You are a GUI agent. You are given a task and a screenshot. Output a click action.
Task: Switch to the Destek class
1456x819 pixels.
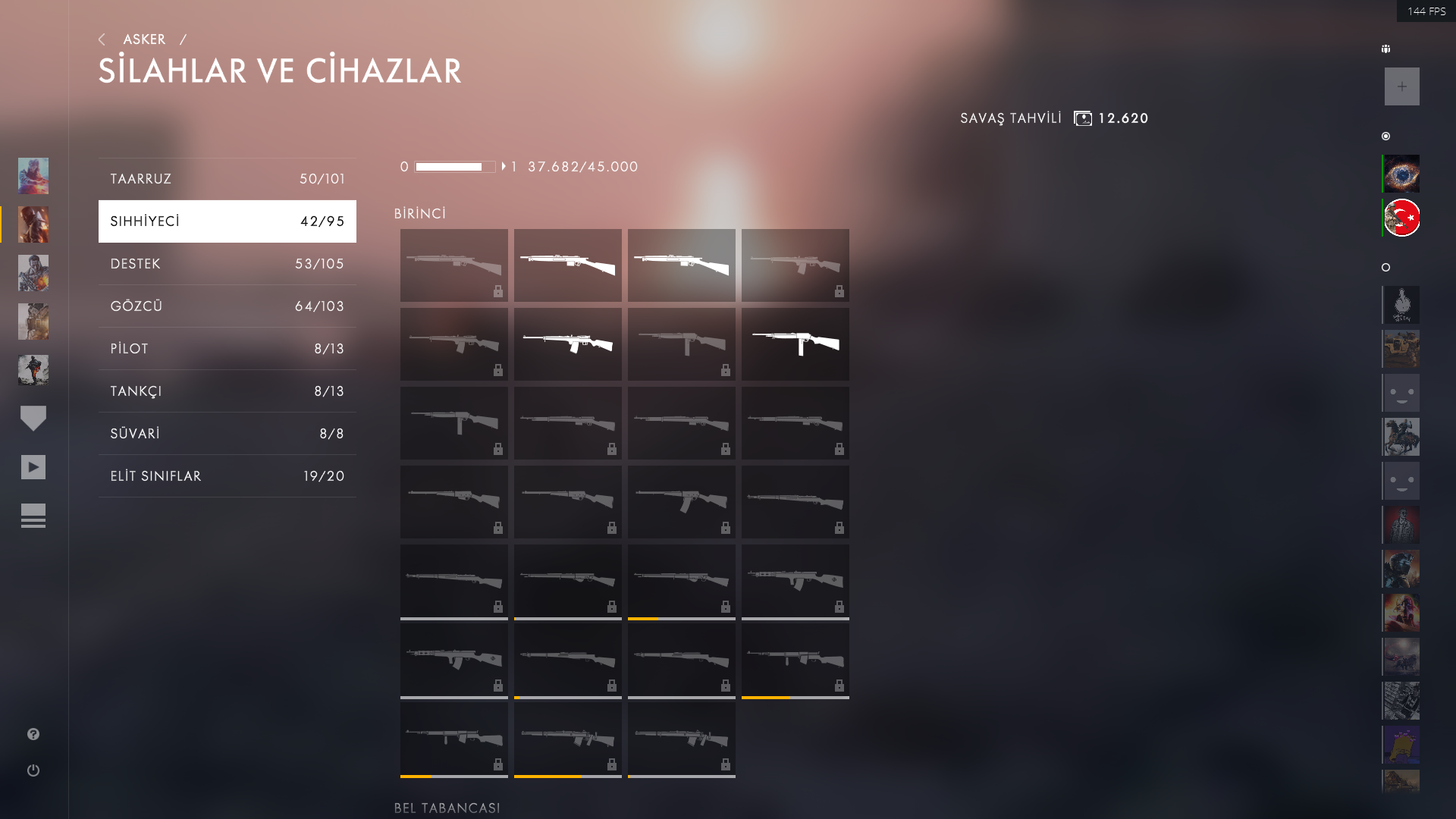(227, 264)
